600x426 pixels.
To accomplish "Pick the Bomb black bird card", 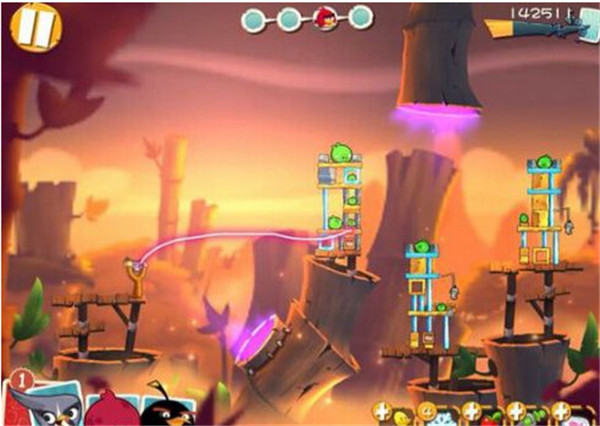I will tap(165, 406).
